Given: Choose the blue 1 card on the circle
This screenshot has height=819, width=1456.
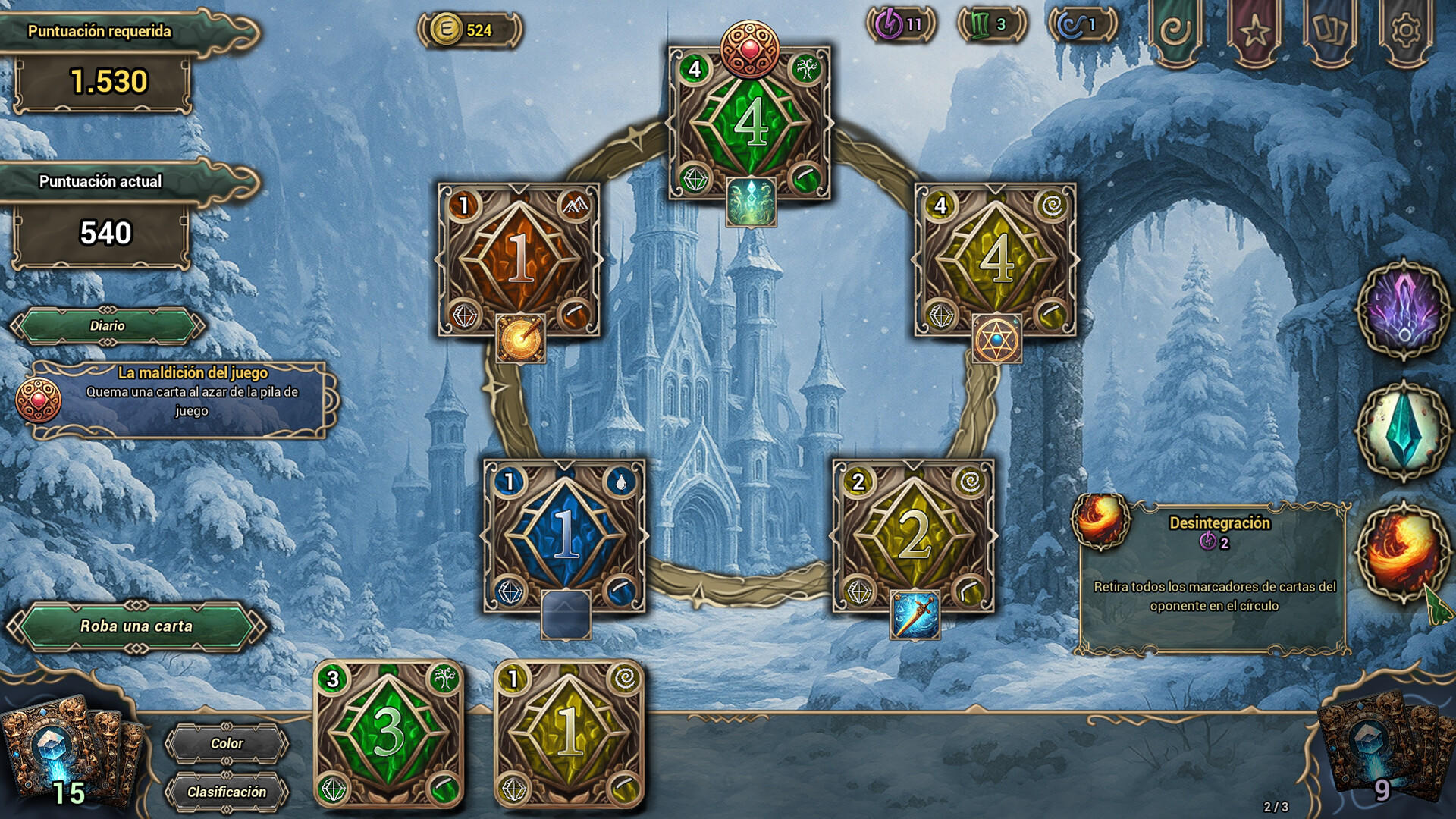Looking at the screenshot, I should (565, 535).
